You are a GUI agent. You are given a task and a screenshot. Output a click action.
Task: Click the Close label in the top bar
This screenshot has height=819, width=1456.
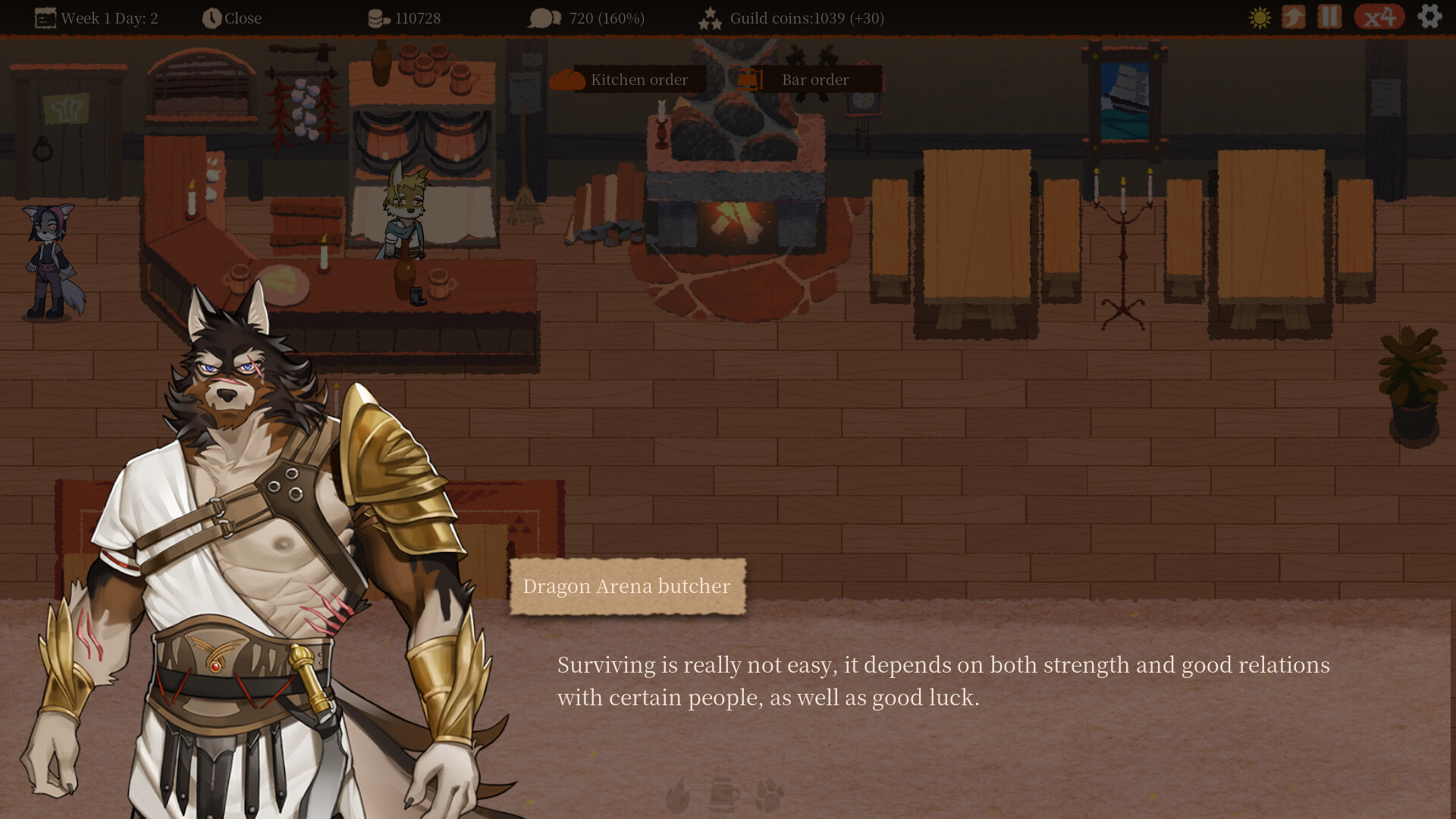243,17
